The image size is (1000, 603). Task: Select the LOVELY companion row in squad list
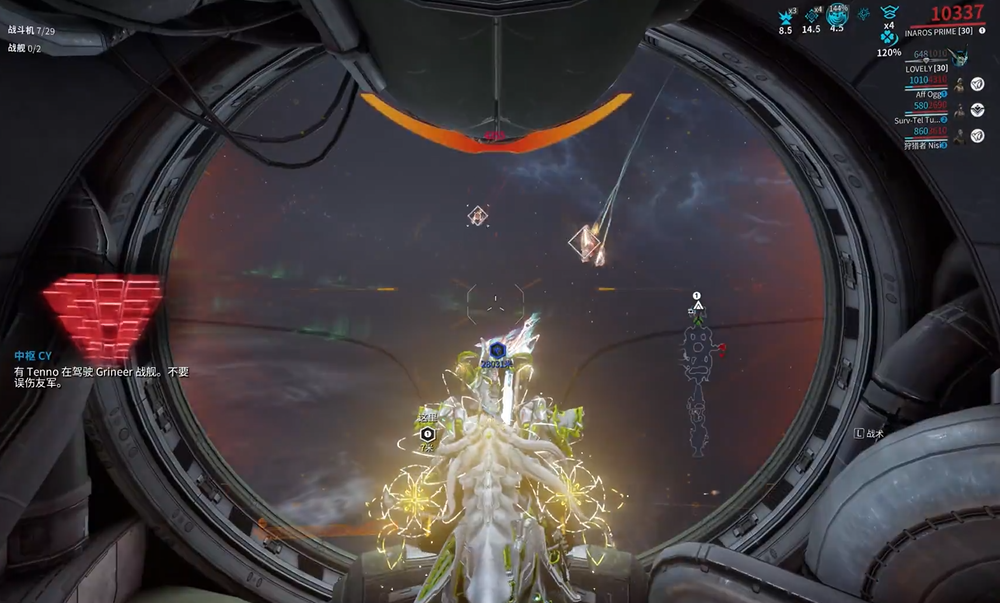tap(926, 68)
